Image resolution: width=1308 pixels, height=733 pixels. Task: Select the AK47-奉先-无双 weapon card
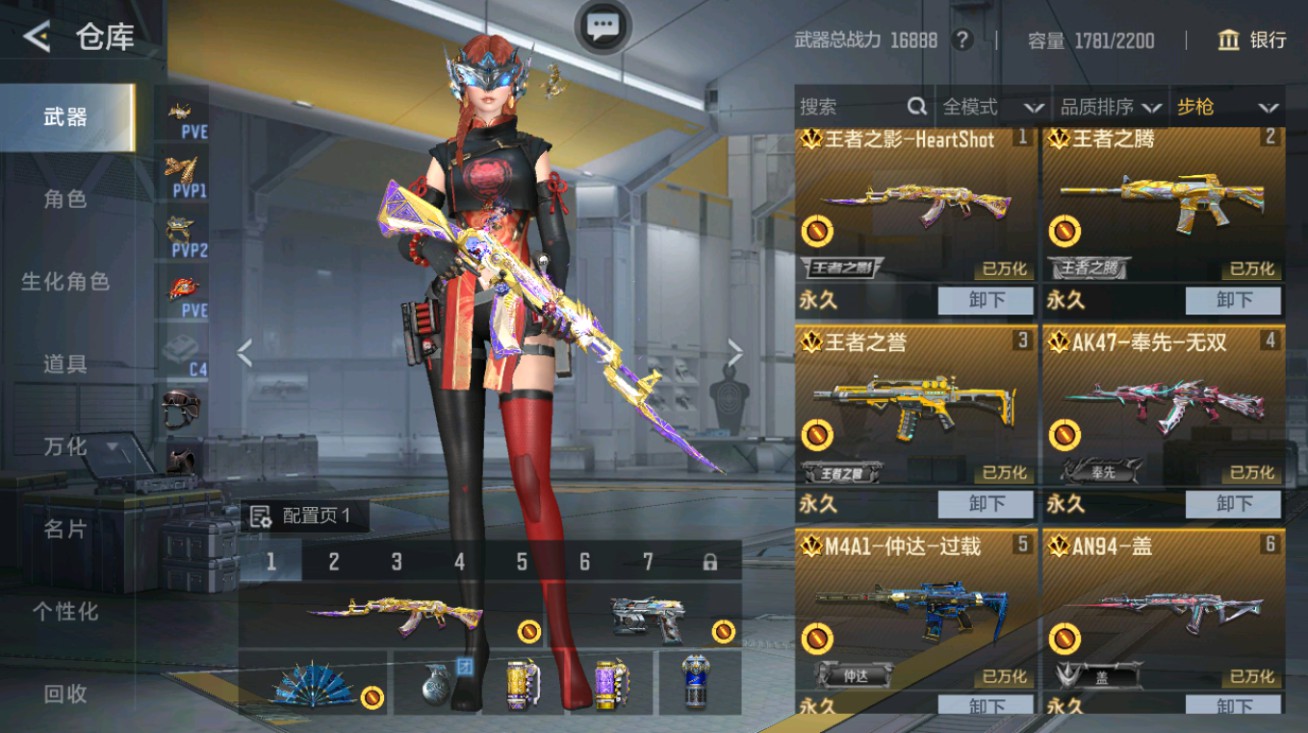[1163, 400]
